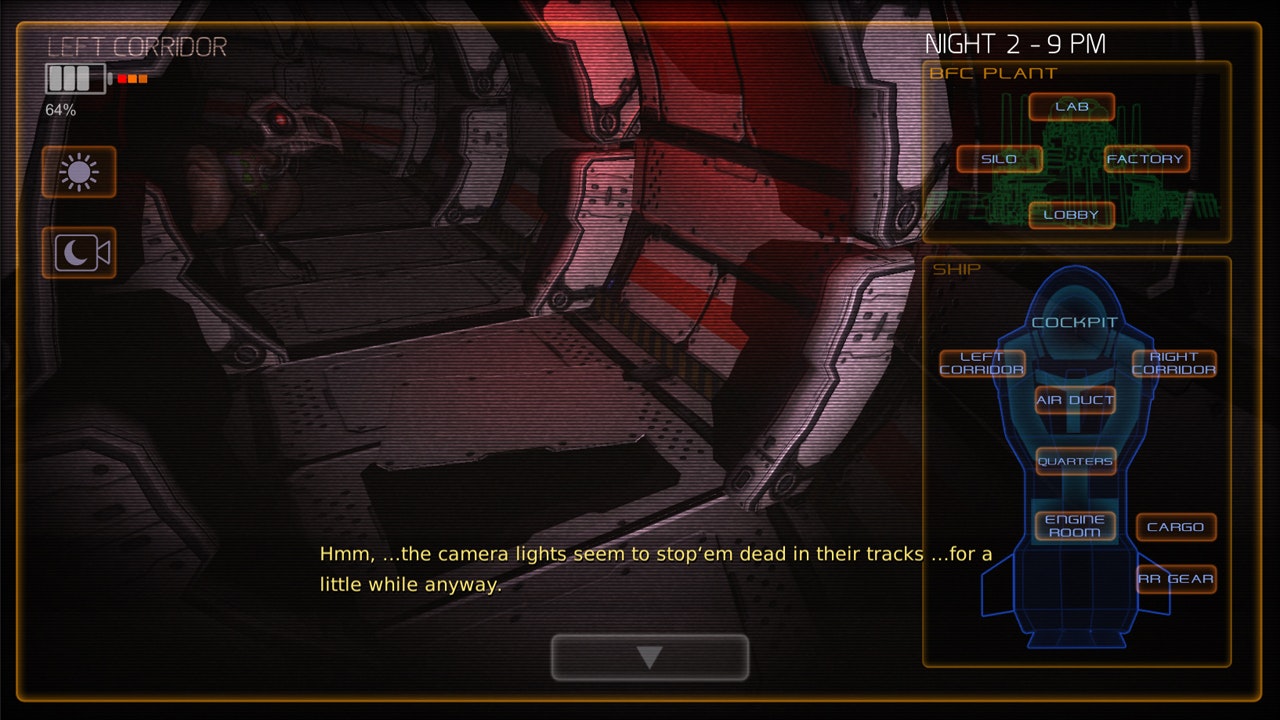View the QUARTERS camera
Viewport: 1280px width, 720px height.
pos(1075,461)
